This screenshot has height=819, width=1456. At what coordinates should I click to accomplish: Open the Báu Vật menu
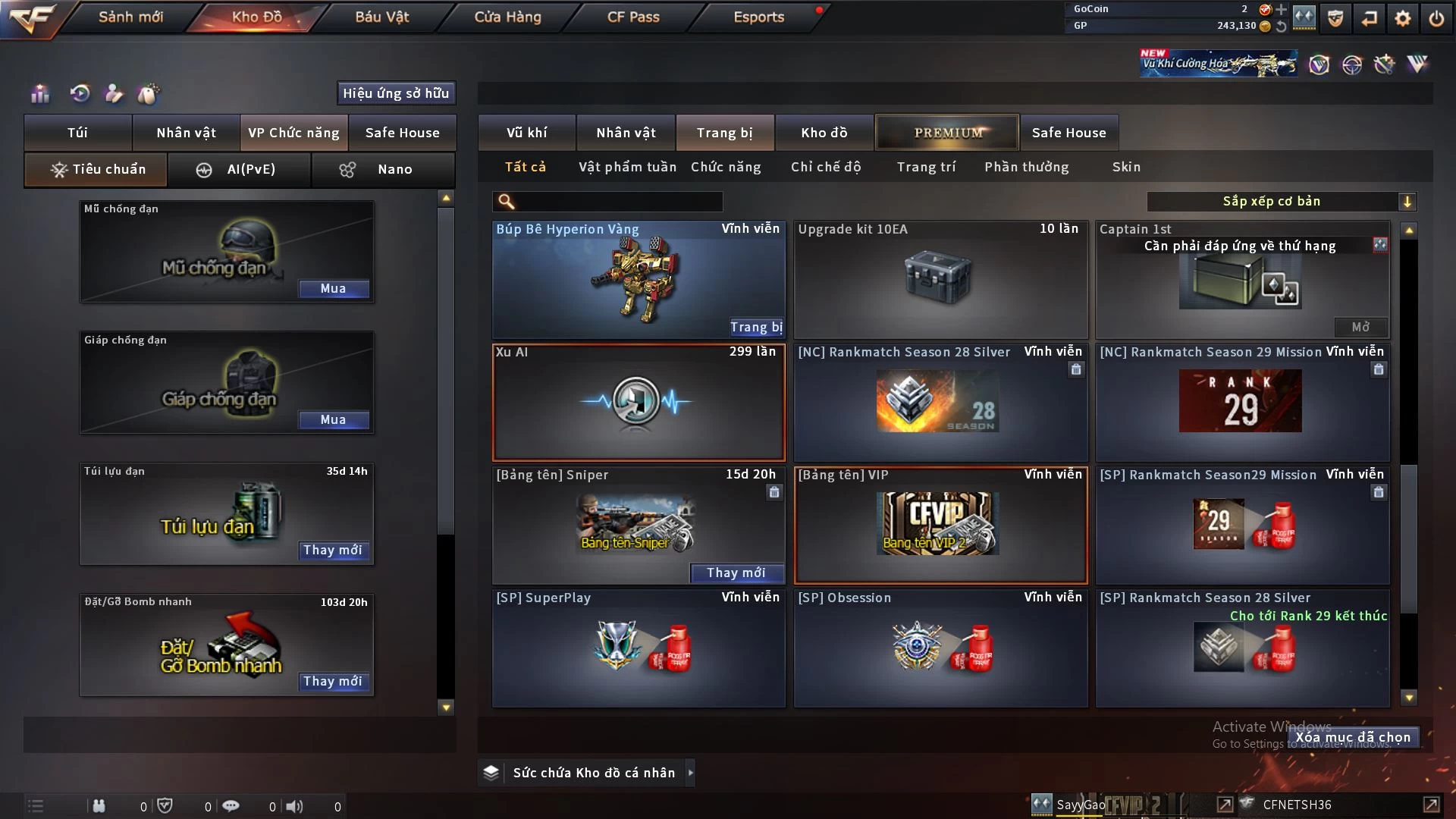[x=381, y=17]
